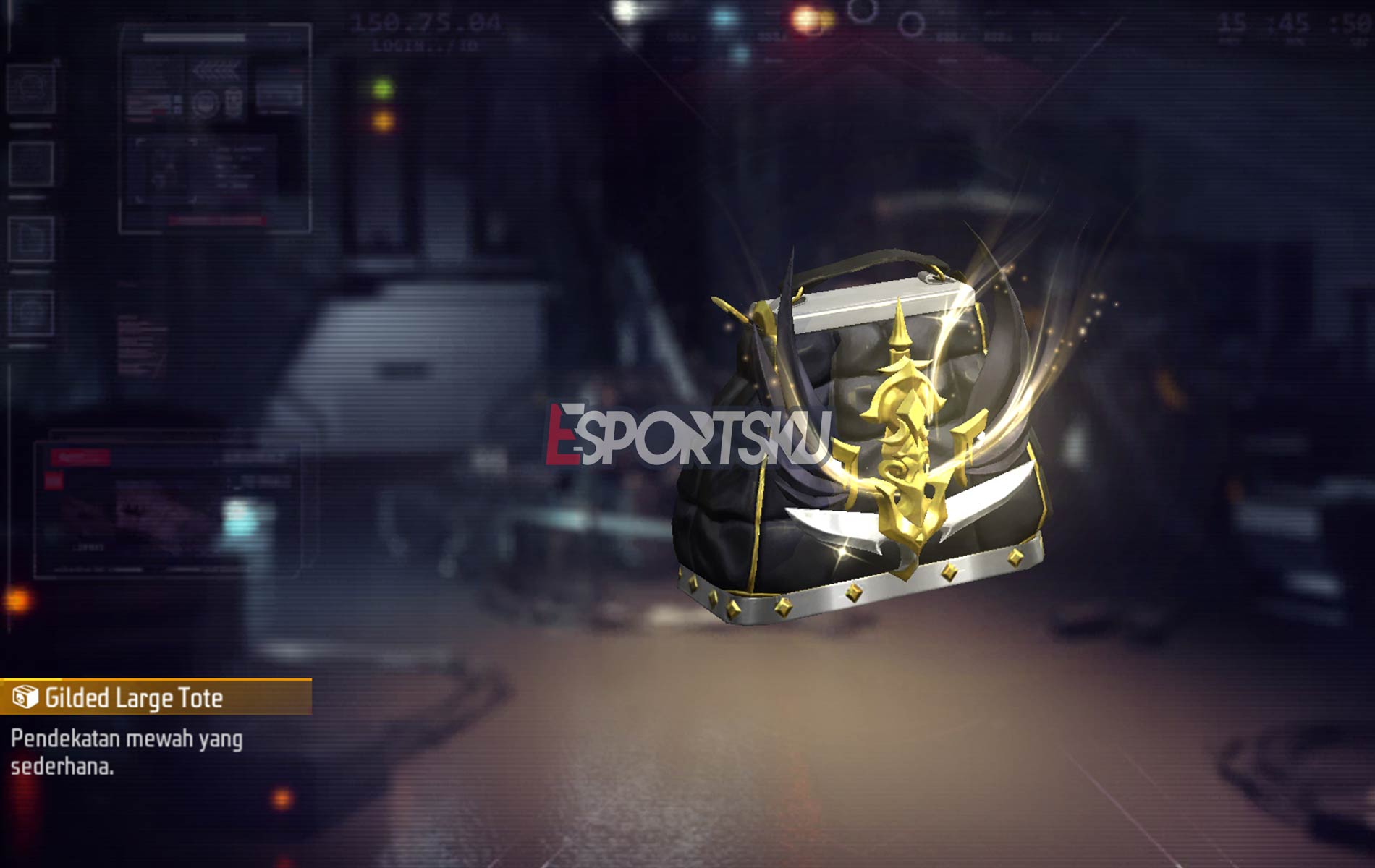The image size is (1375, 868).
Task: Toggle the green indicator light near the doorway
Action: pyautogui.click(x=383, y=88)
